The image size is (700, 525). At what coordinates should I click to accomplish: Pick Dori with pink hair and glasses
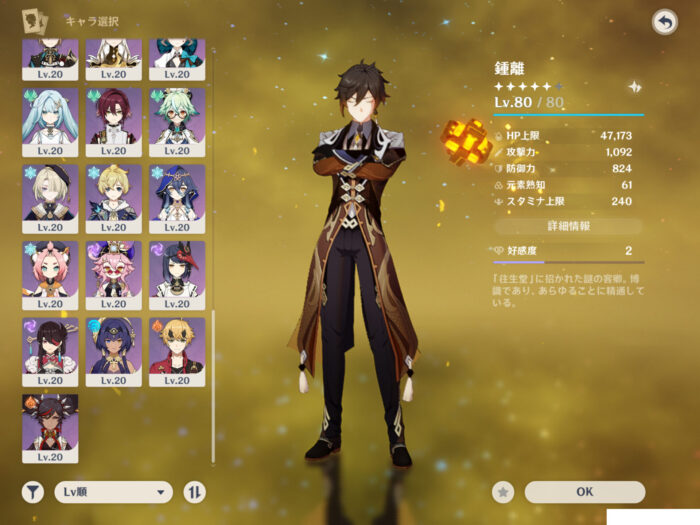[x=113, y=273]
